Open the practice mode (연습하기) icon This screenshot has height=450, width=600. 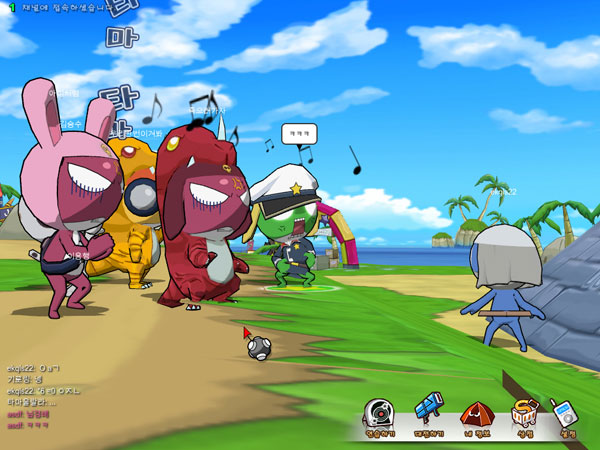click(x=378, y=414)
